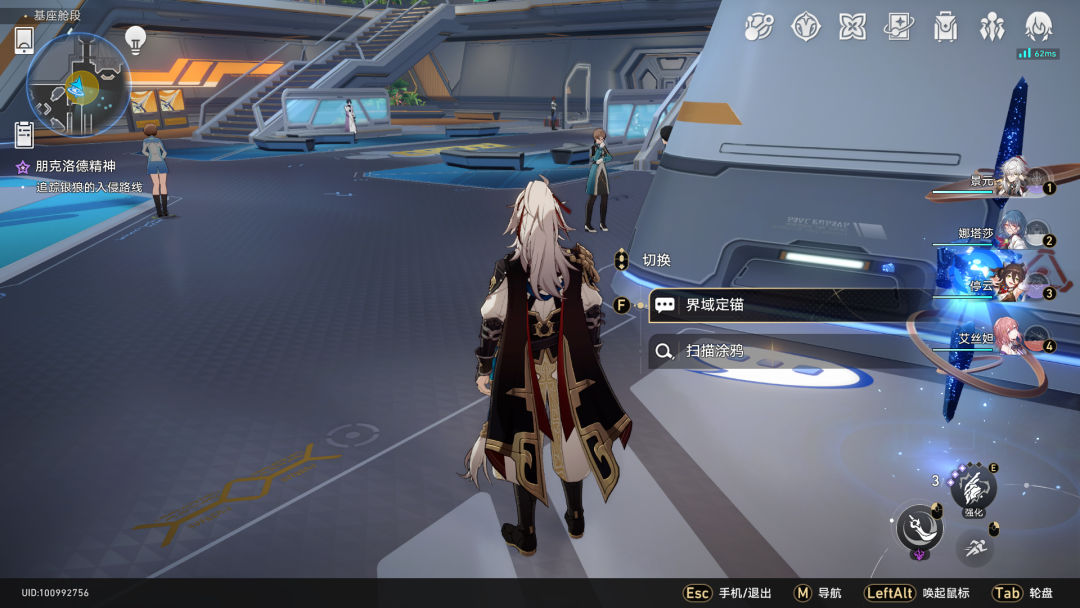The image size is (1080, 608).
Task: Open the character portrait icon
Action: pyautogui.click(x=1039, y=27)
